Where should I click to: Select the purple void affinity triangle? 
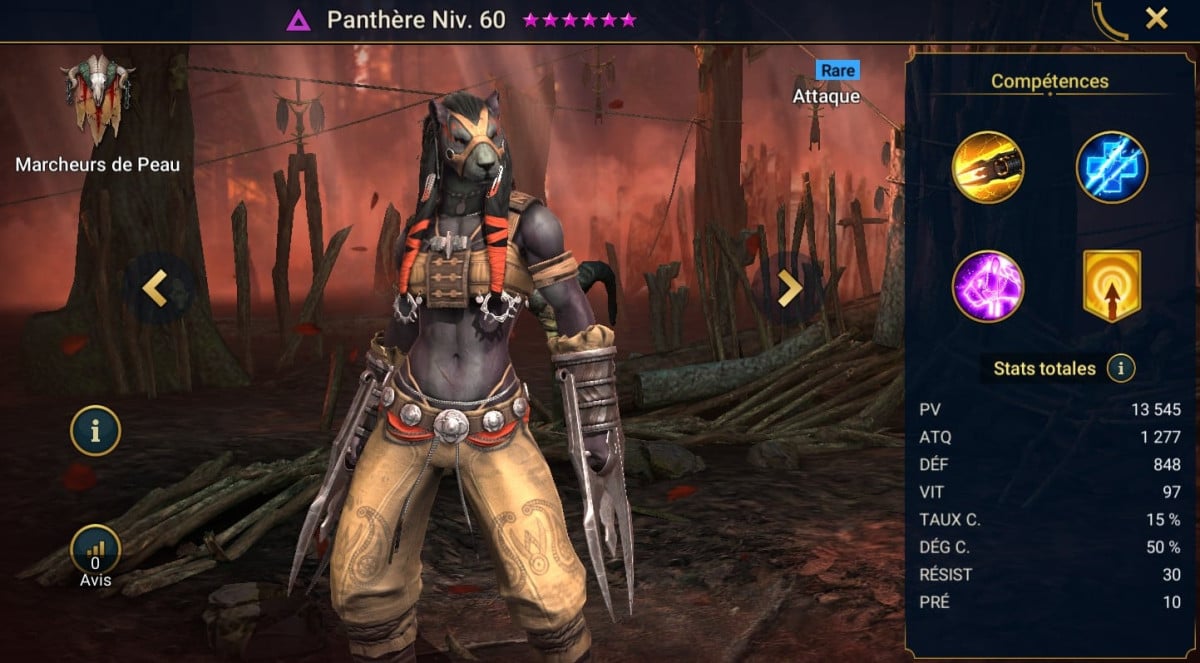(298, 20)
